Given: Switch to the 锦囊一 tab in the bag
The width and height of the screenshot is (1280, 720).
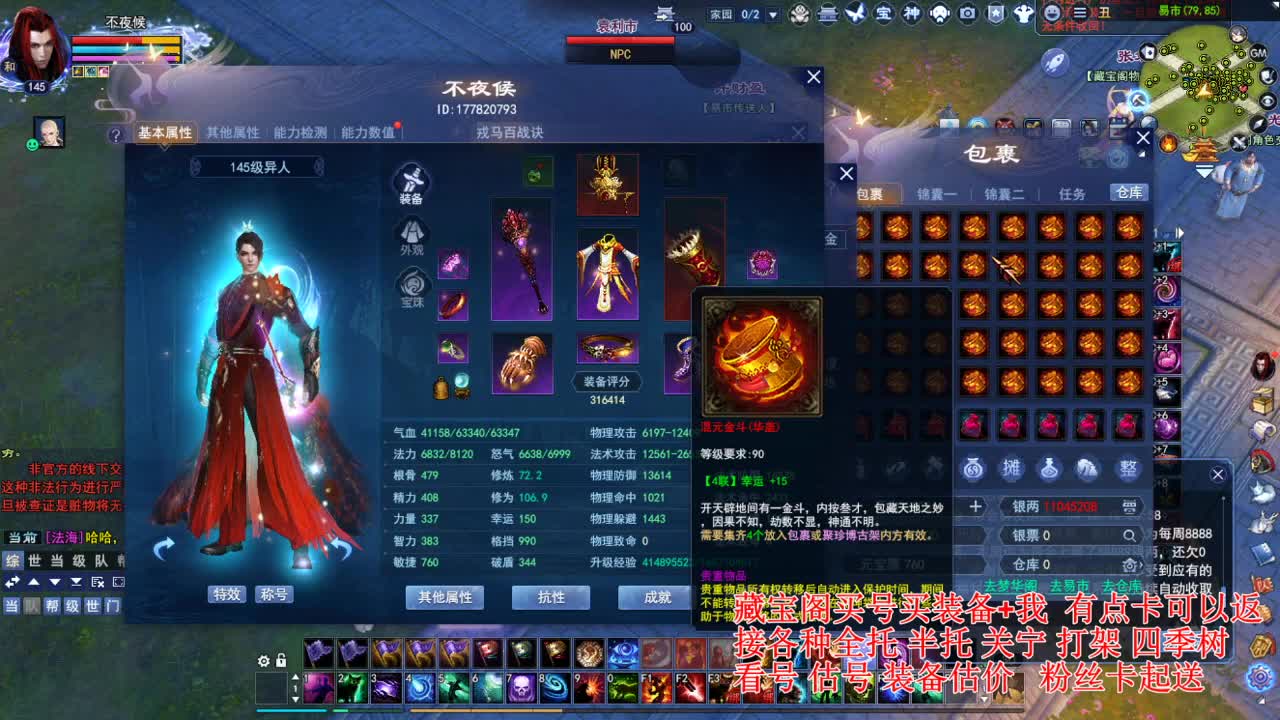Looking at the screenshot, I should click(x=937, y=193).
